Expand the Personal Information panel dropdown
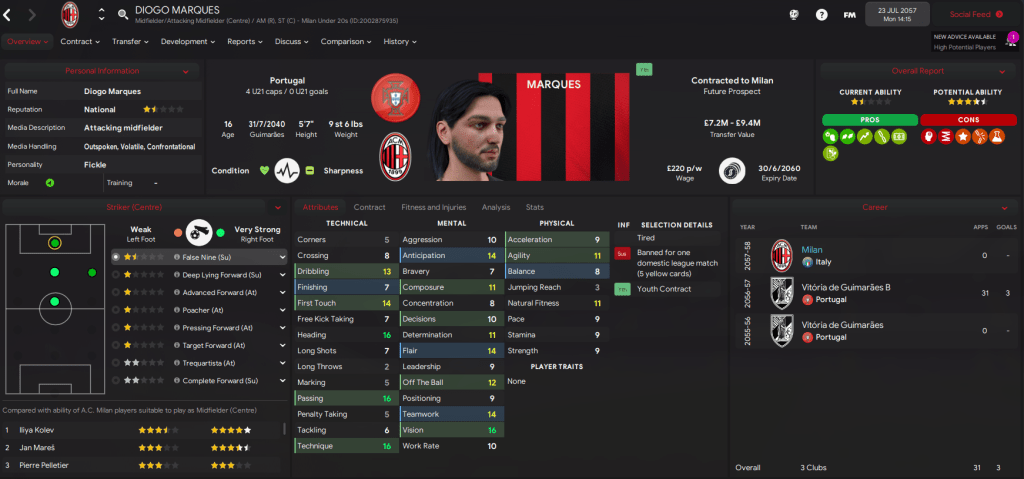1024x479 pixels. pyautogui.click(x=185, y=71)
